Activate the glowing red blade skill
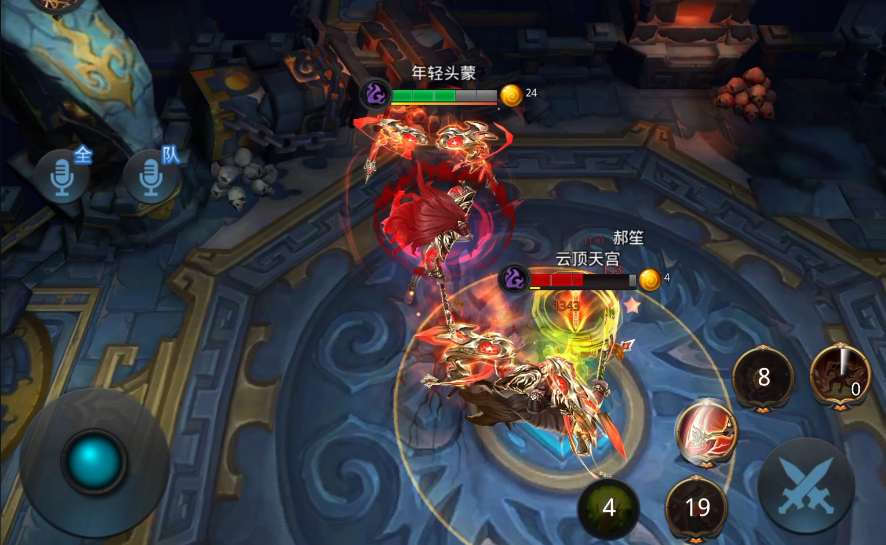 pyautogui.click(x=706, y=432)
